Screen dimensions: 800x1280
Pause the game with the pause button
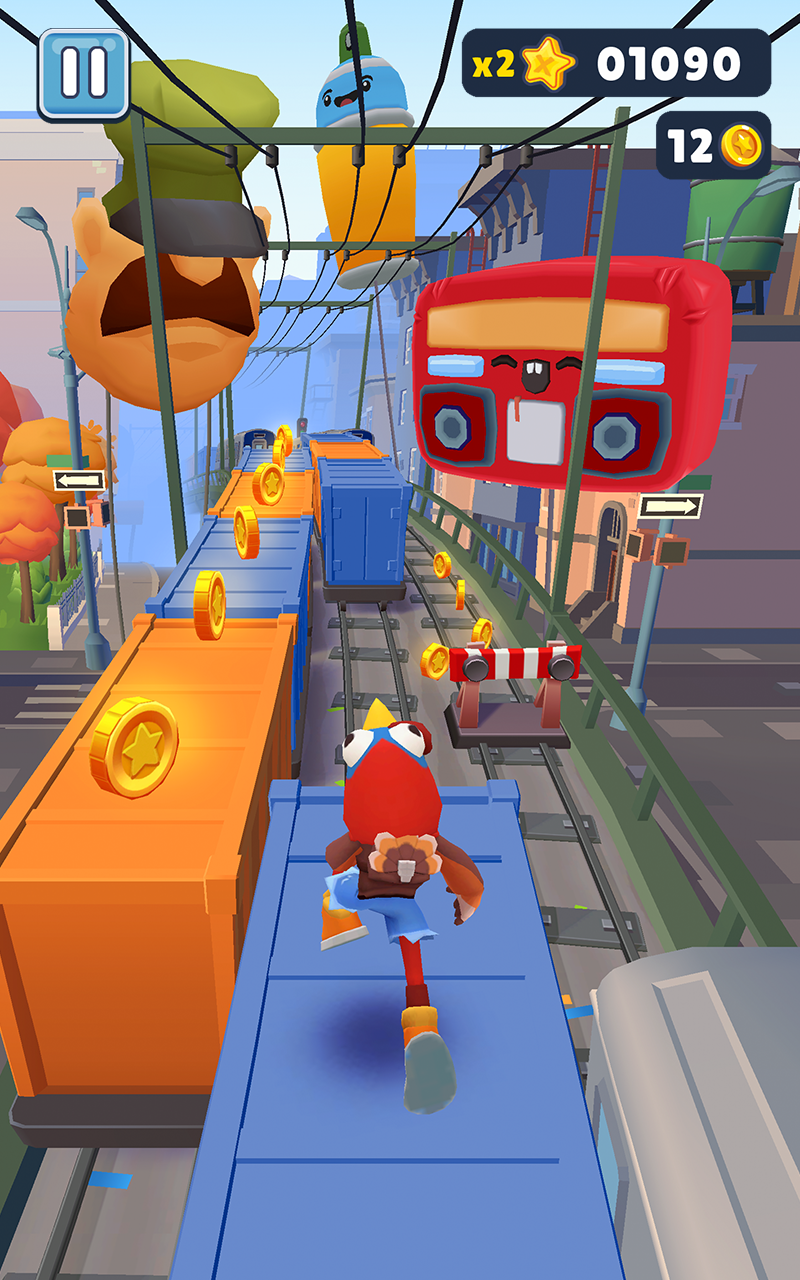pyautogui.click(x=83, y=74)
